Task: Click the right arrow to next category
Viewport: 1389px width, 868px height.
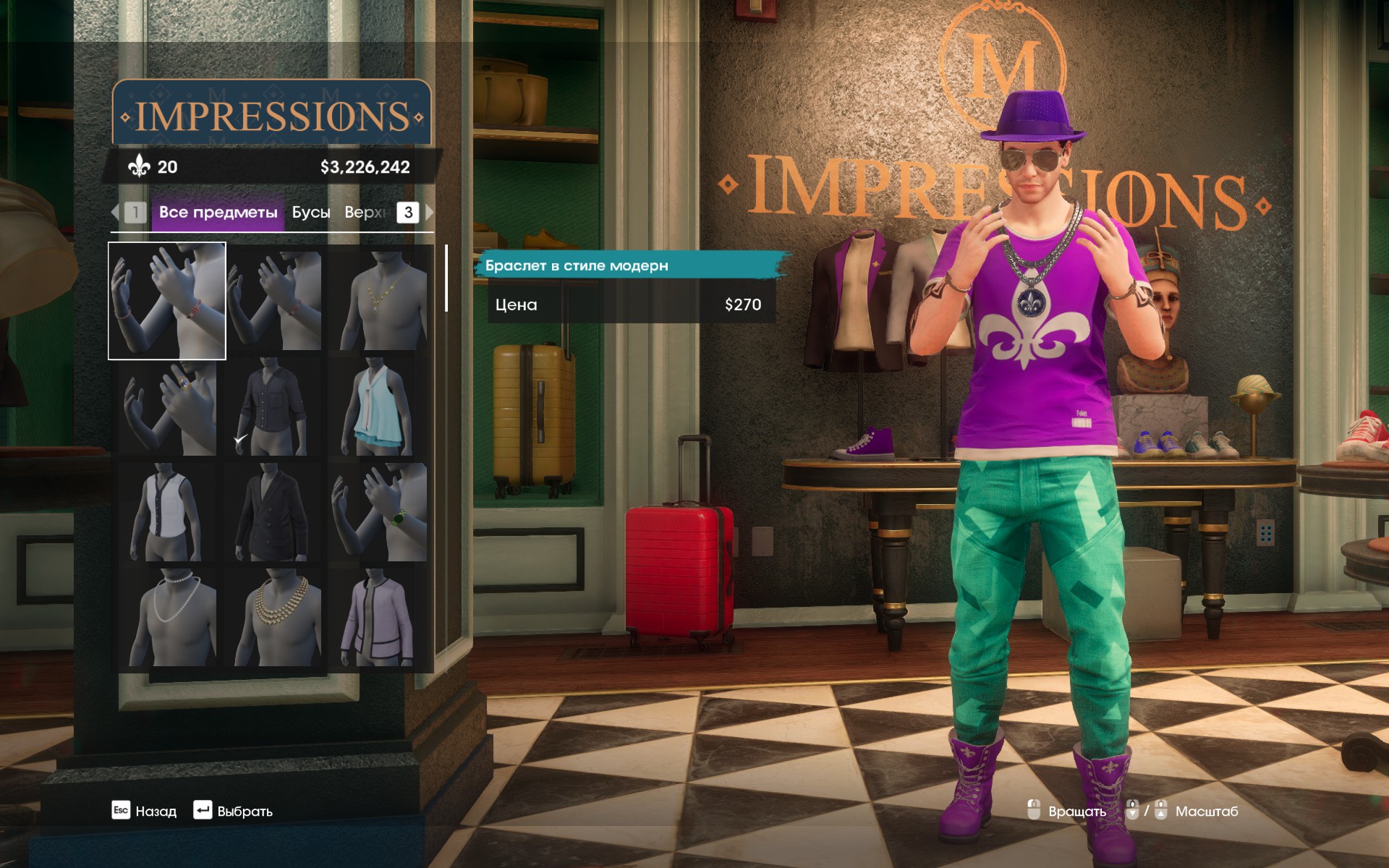Action: (430, 213)
